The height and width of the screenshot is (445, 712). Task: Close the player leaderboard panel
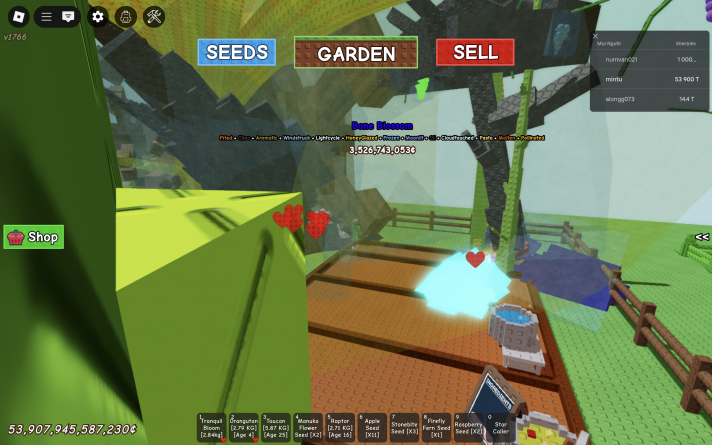596,36
